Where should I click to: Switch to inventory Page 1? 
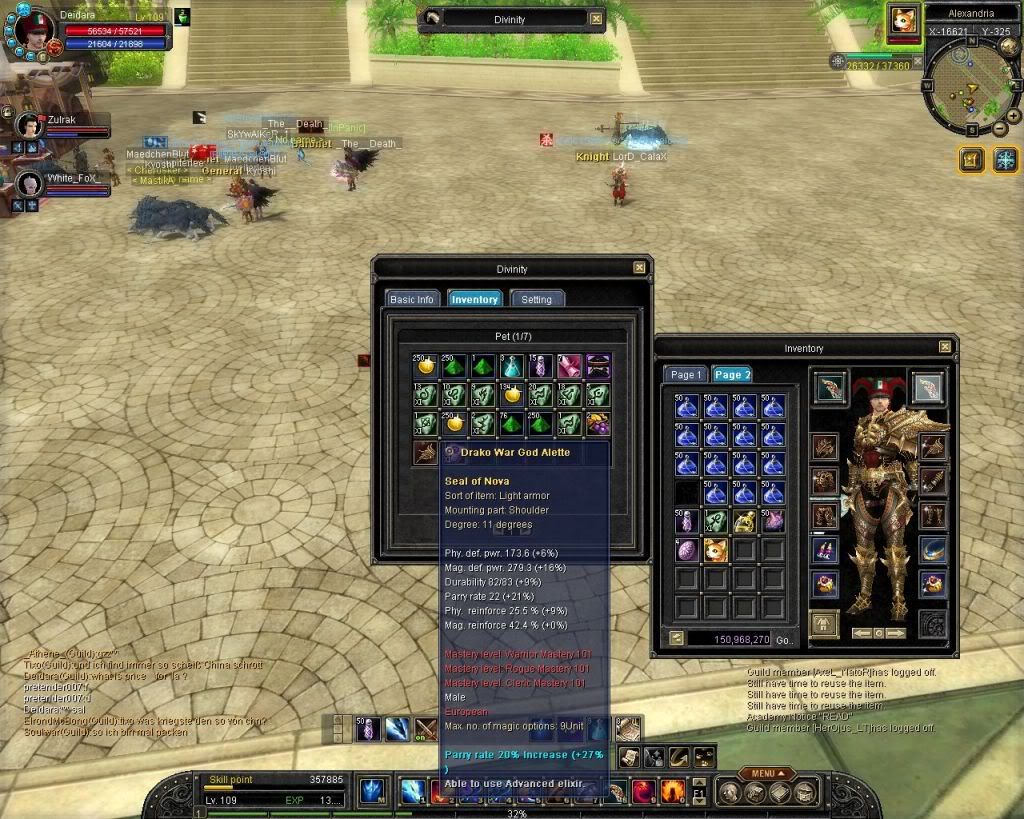coord(685,374)
